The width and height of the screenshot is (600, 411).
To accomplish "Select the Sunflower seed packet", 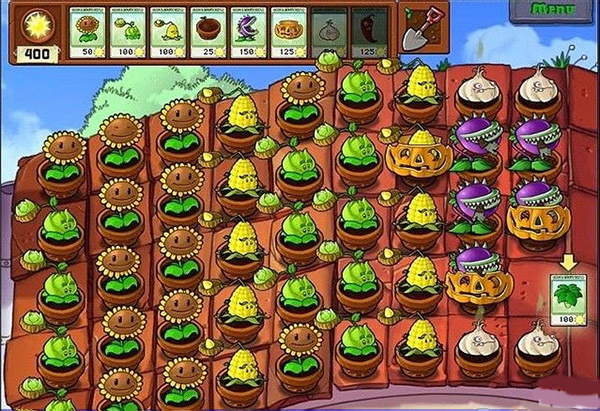I will (88, 32).
